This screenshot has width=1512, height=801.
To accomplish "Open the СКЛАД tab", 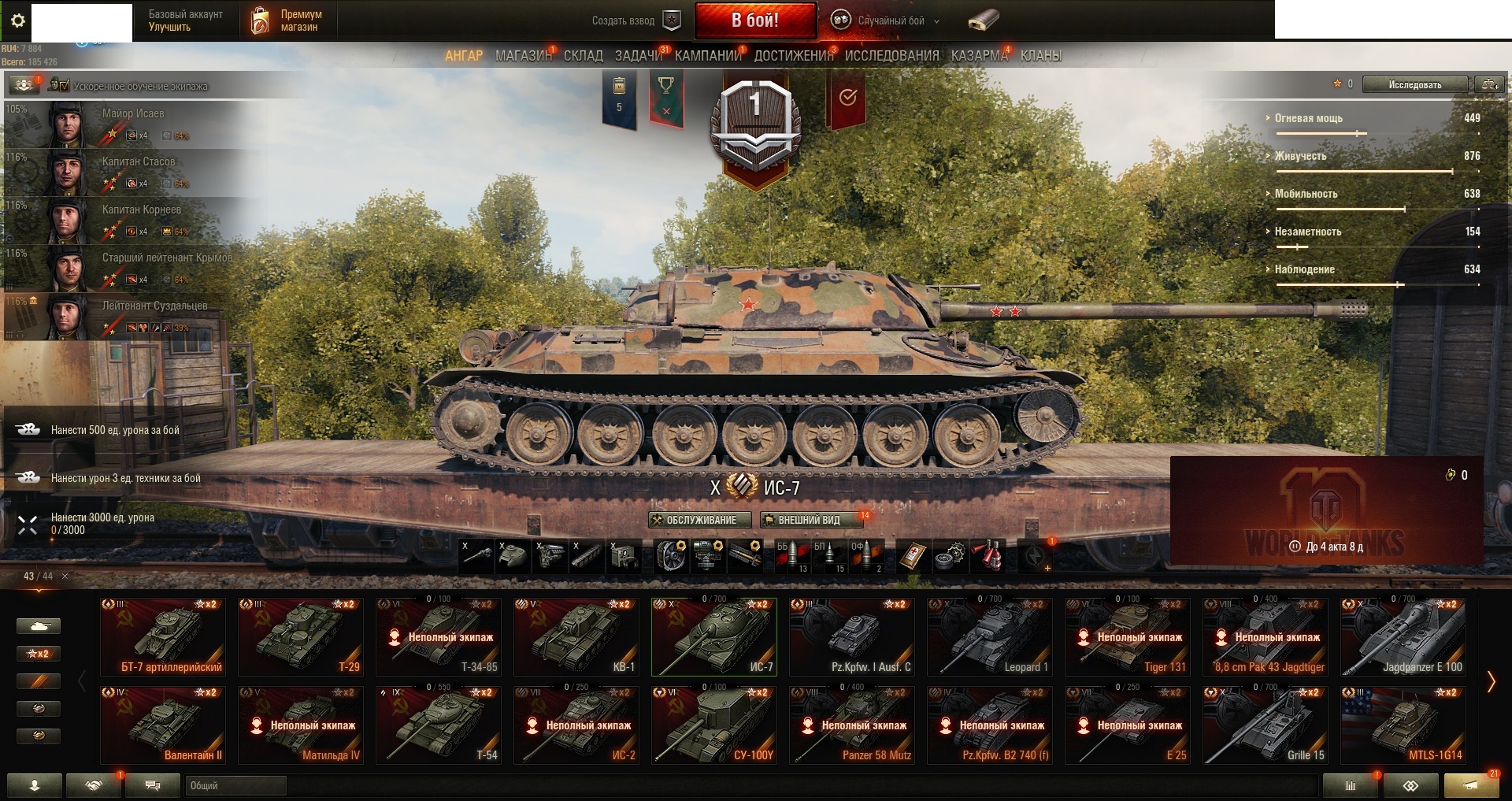I will 583,56.
